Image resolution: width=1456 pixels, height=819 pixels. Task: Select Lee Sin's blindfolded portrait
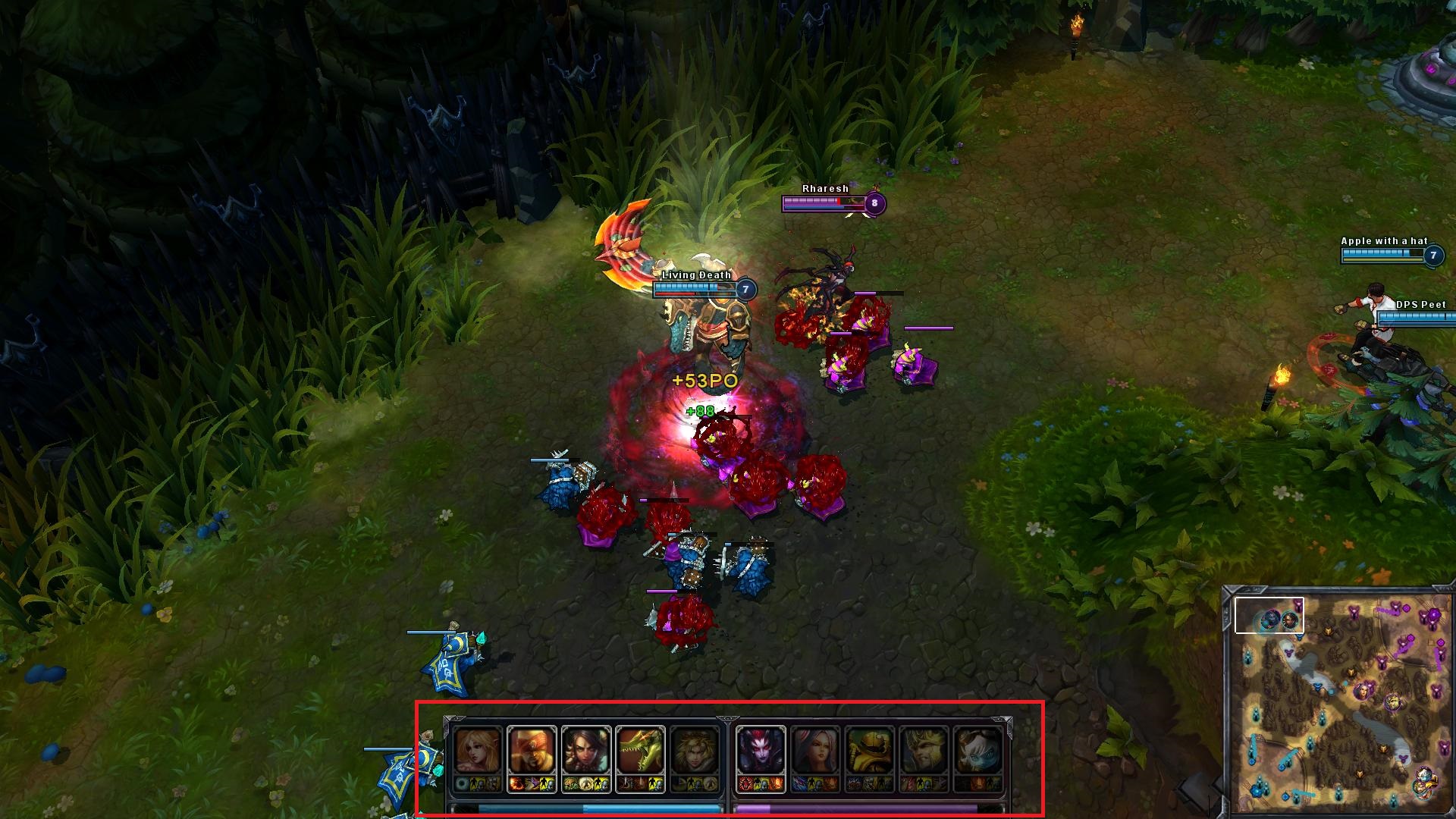tap(532, 751)
